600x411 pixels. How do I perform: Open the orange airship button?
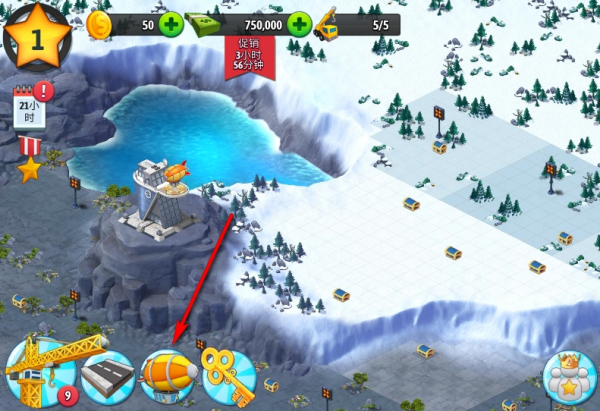pos(167,376)
